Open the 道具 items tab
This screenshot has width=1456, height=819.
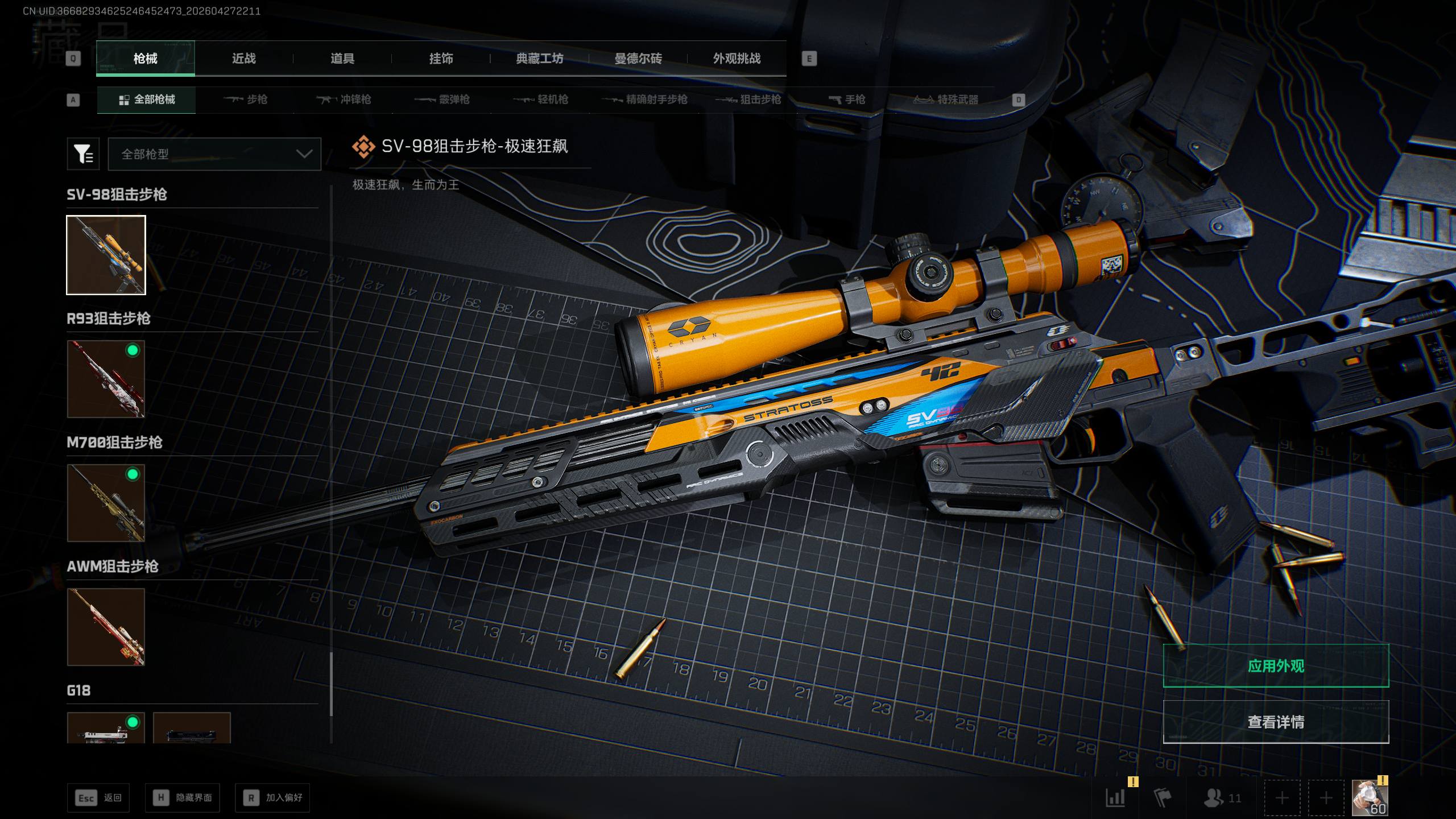click(x=342, y=59)
